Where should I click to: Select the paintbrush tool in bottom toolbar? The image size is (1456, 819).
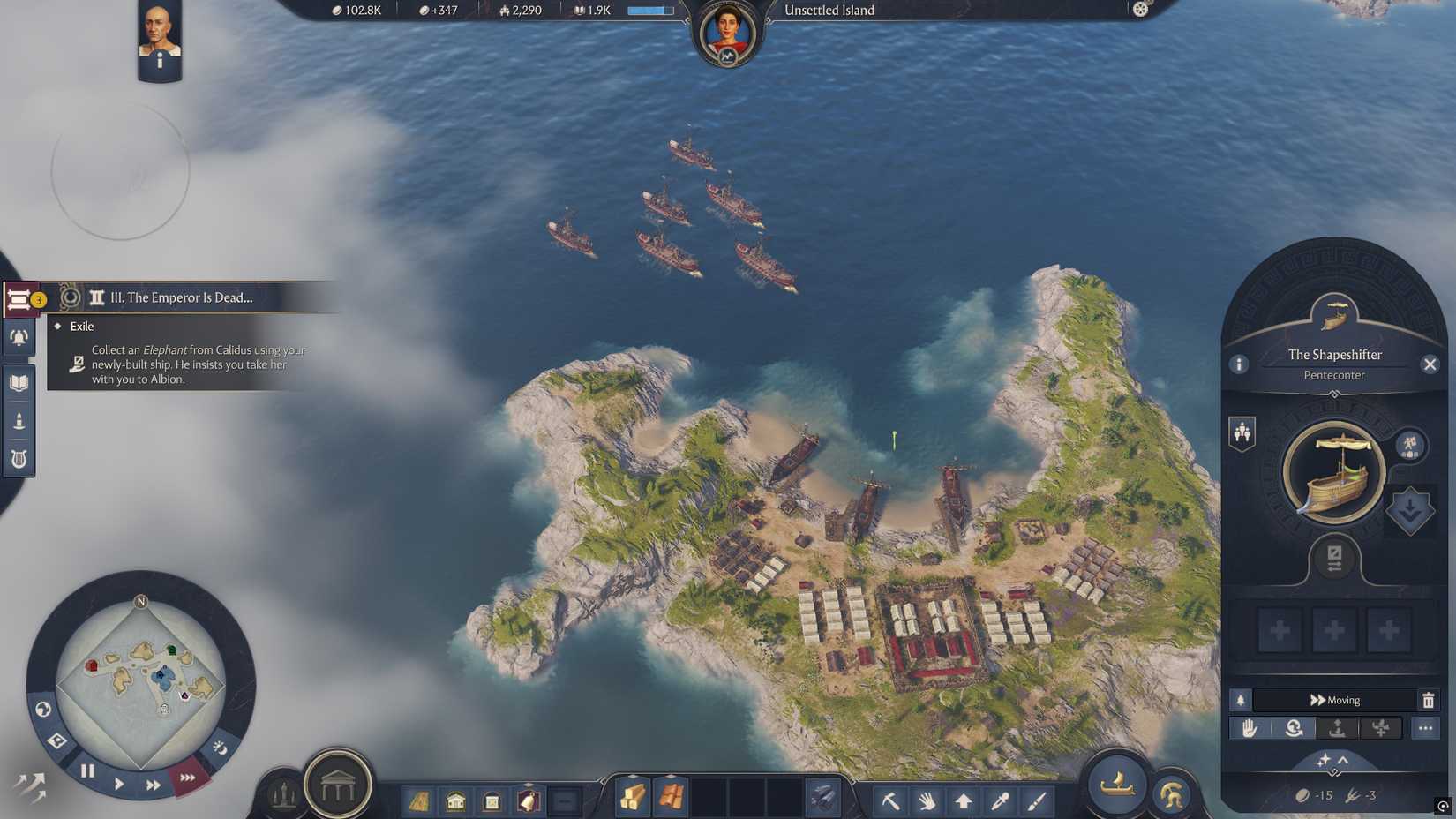1034,801
